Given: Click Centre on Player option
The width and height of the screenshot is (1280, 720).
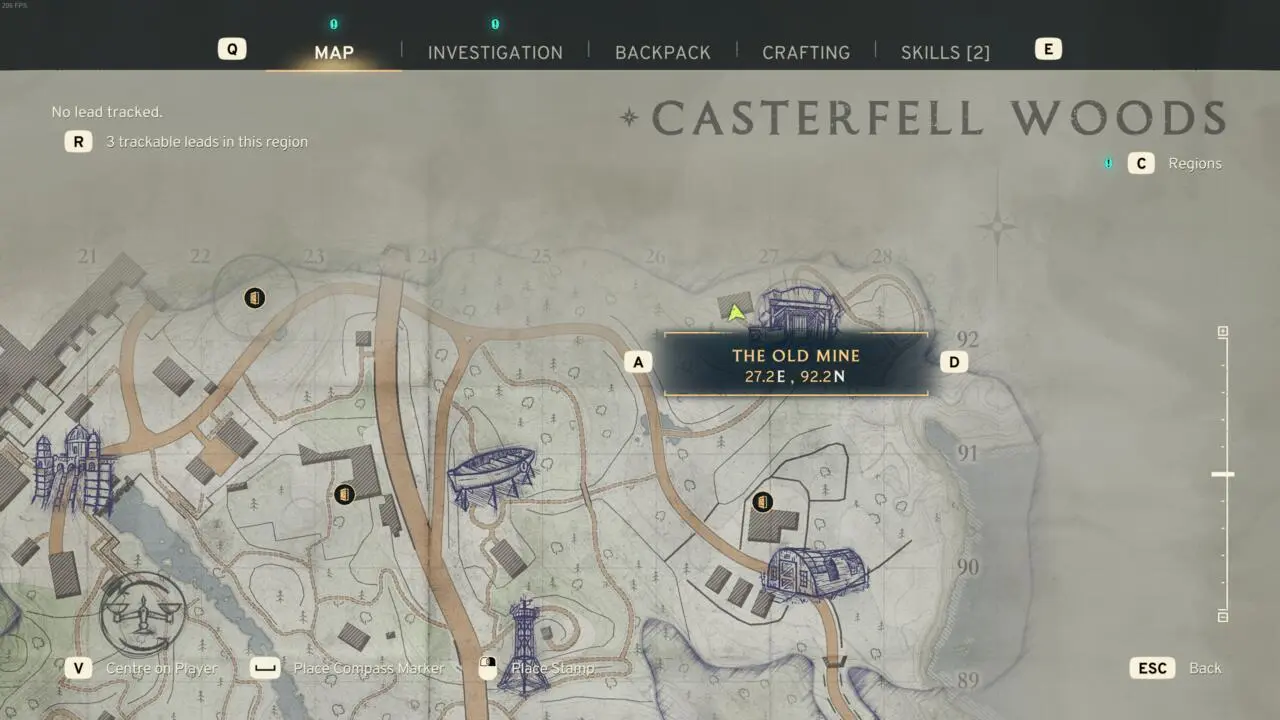Looking at the screenshot, I should [160, 668].
